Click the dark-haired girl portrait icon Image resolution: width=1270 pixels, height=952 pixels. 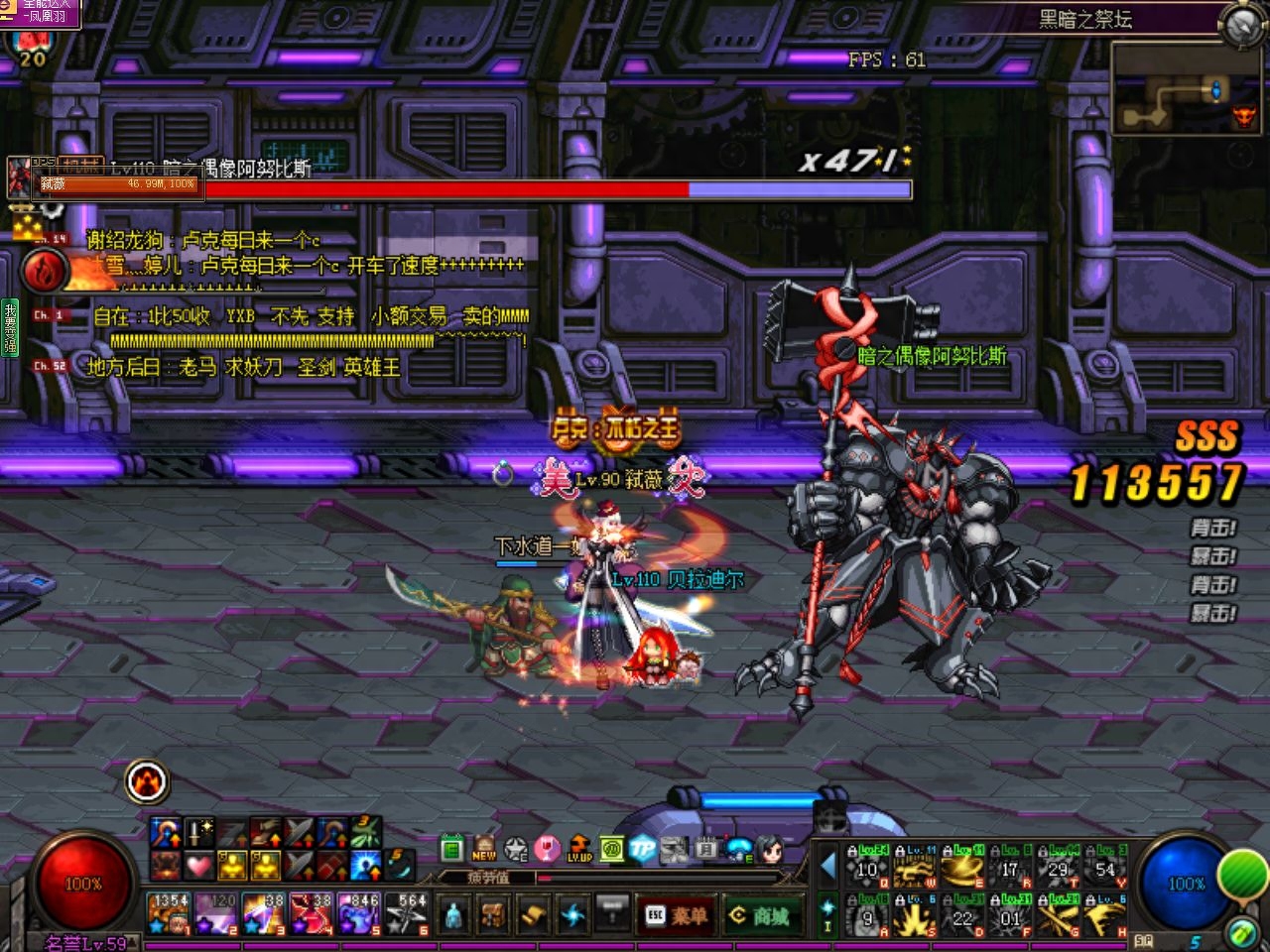[x=771, y=849]
